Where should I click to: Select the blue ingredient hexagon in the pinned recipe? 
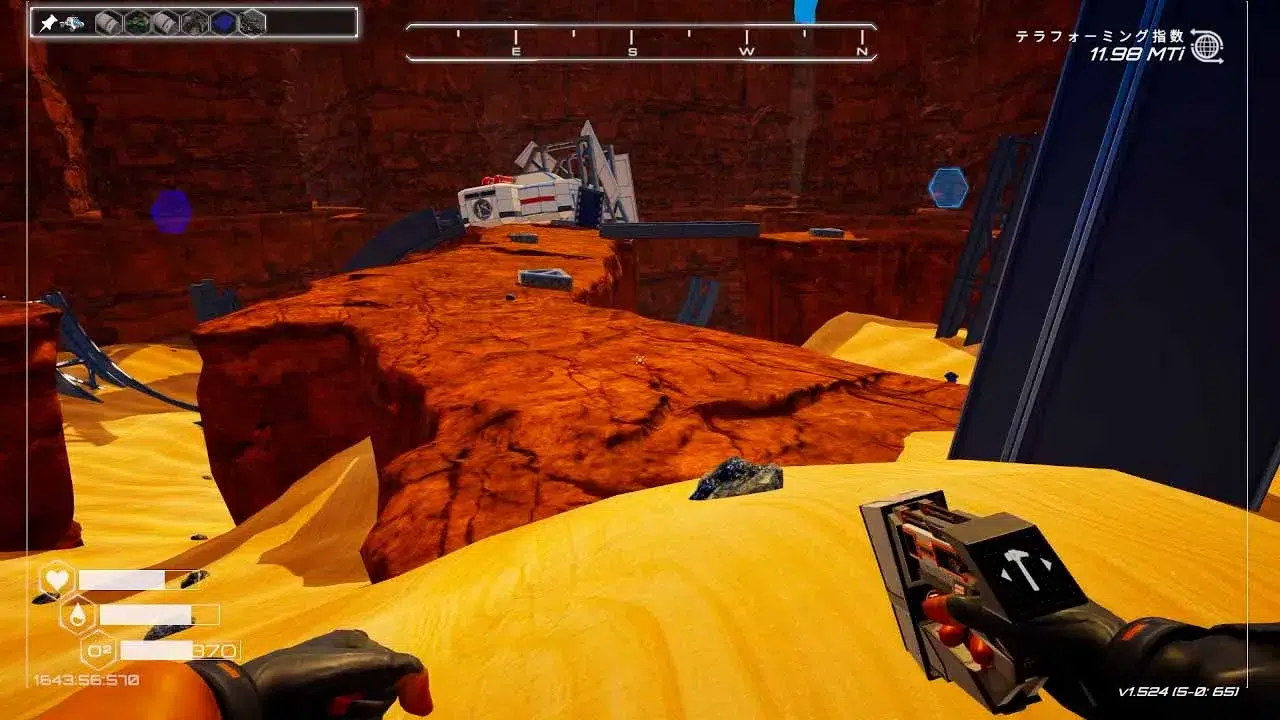coord(224,22)
